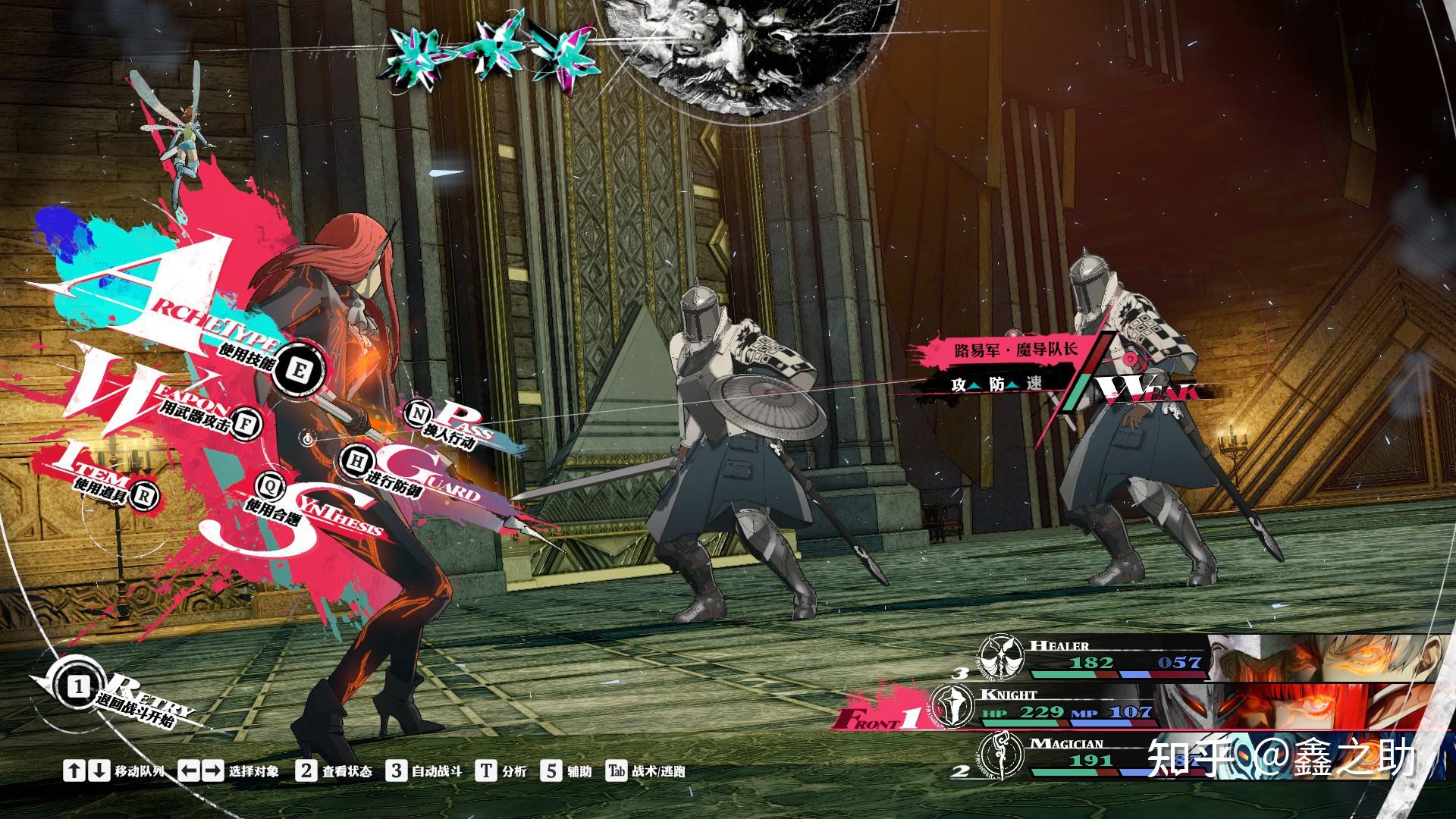Open the 分析 analysis option
This screenshot has height=819, width=1456.
click(x=500, y=771)
